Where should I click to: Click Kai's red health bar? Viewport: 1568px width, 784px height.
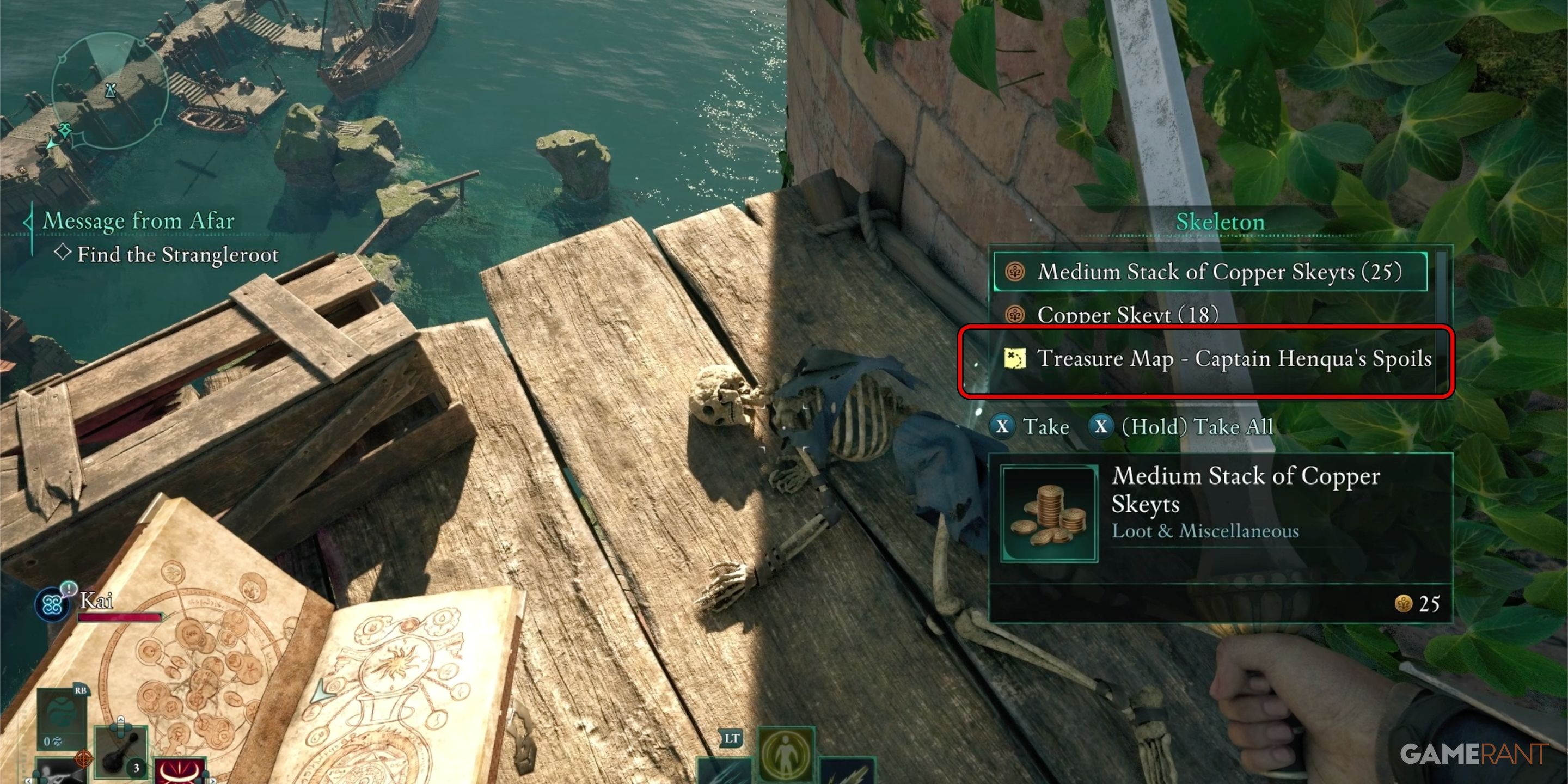tap(119, 617)
